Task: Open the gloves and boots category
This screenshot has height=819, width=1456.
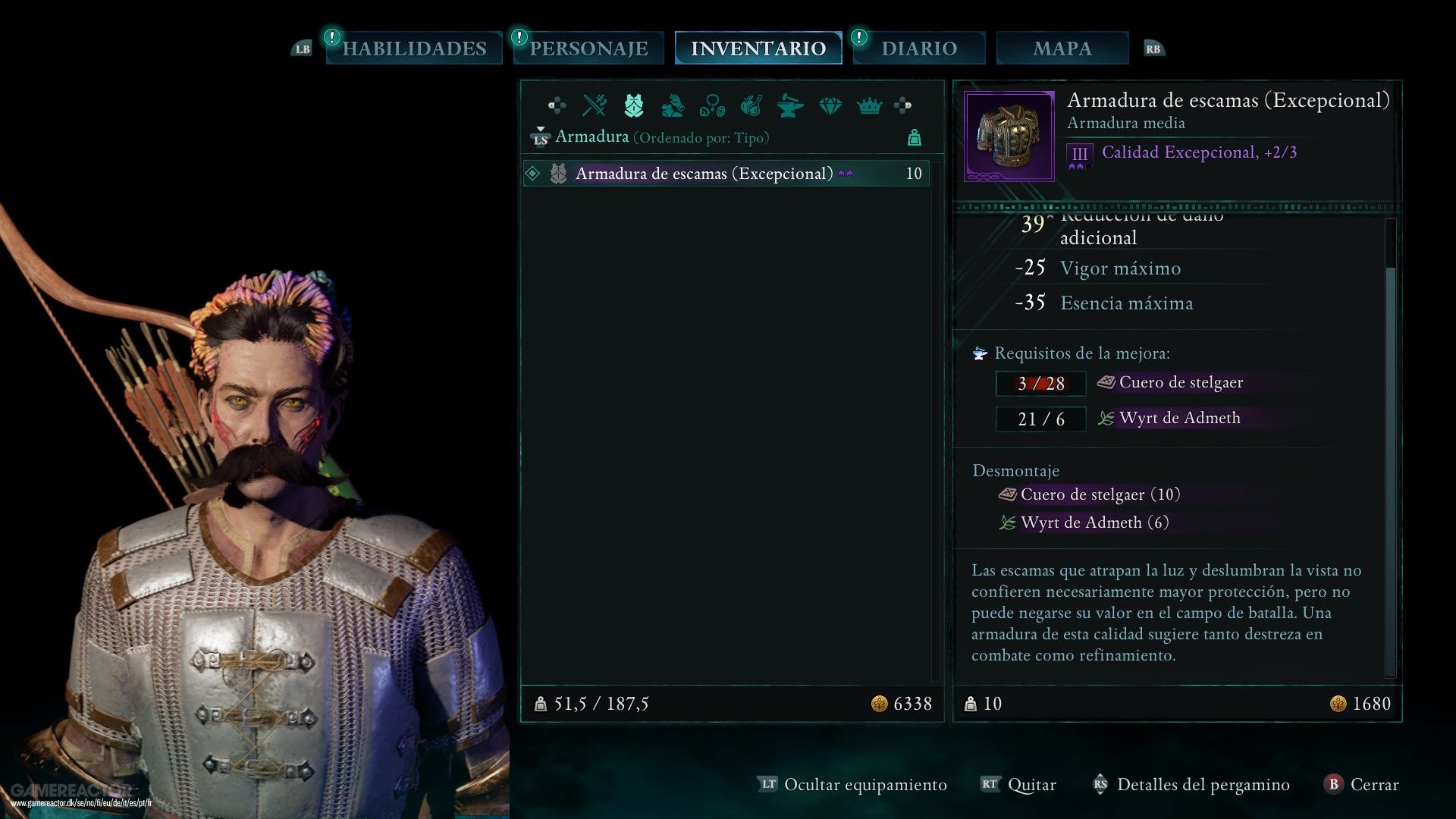Action: pyautogui.click(x=673, y=105)
